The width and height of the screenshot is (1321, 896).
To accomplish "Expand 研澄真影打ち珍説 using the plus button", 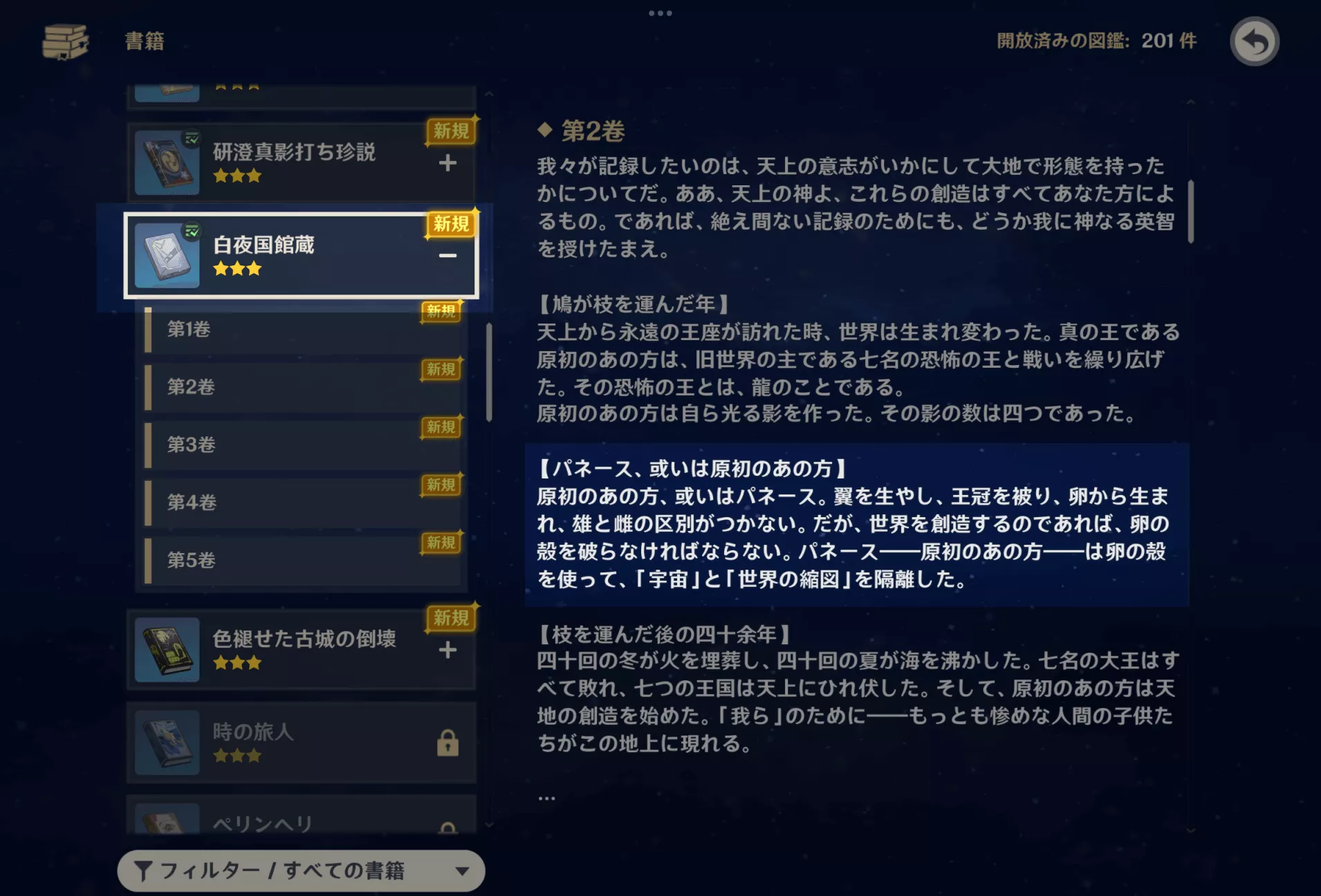I will (x=448, y=164).
